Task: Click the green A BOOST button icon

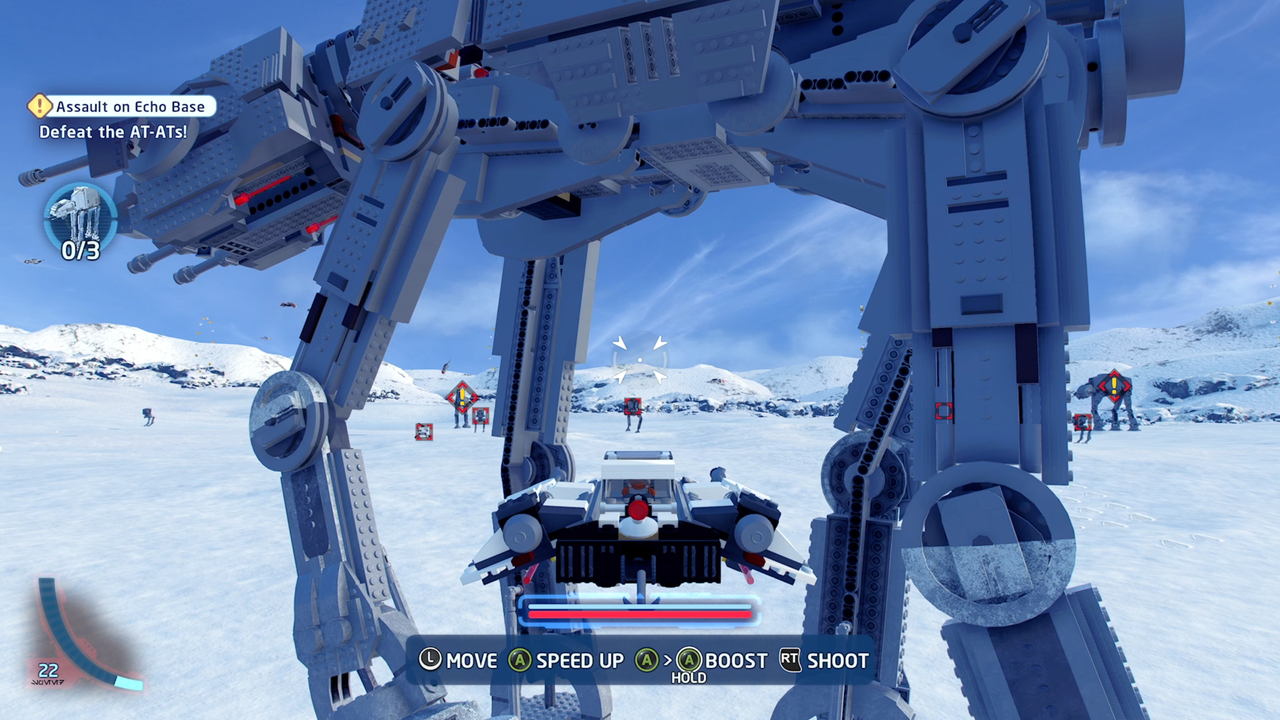Action: (x=688, y=661)
